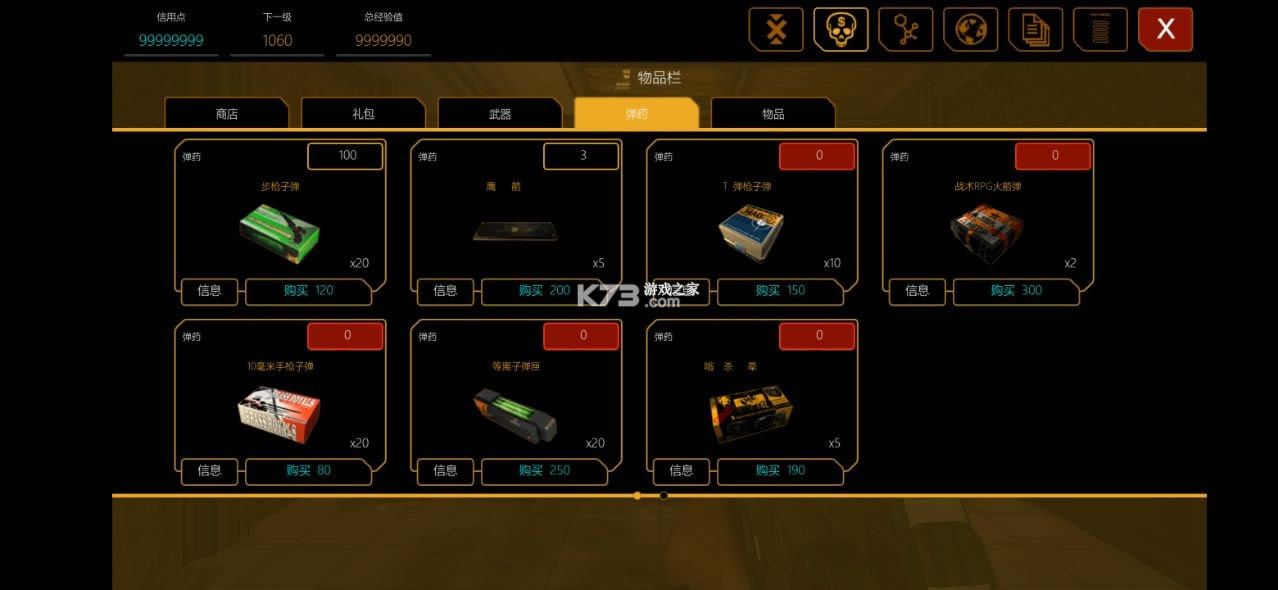Close the inventory with the red X

click(1165, 30)
